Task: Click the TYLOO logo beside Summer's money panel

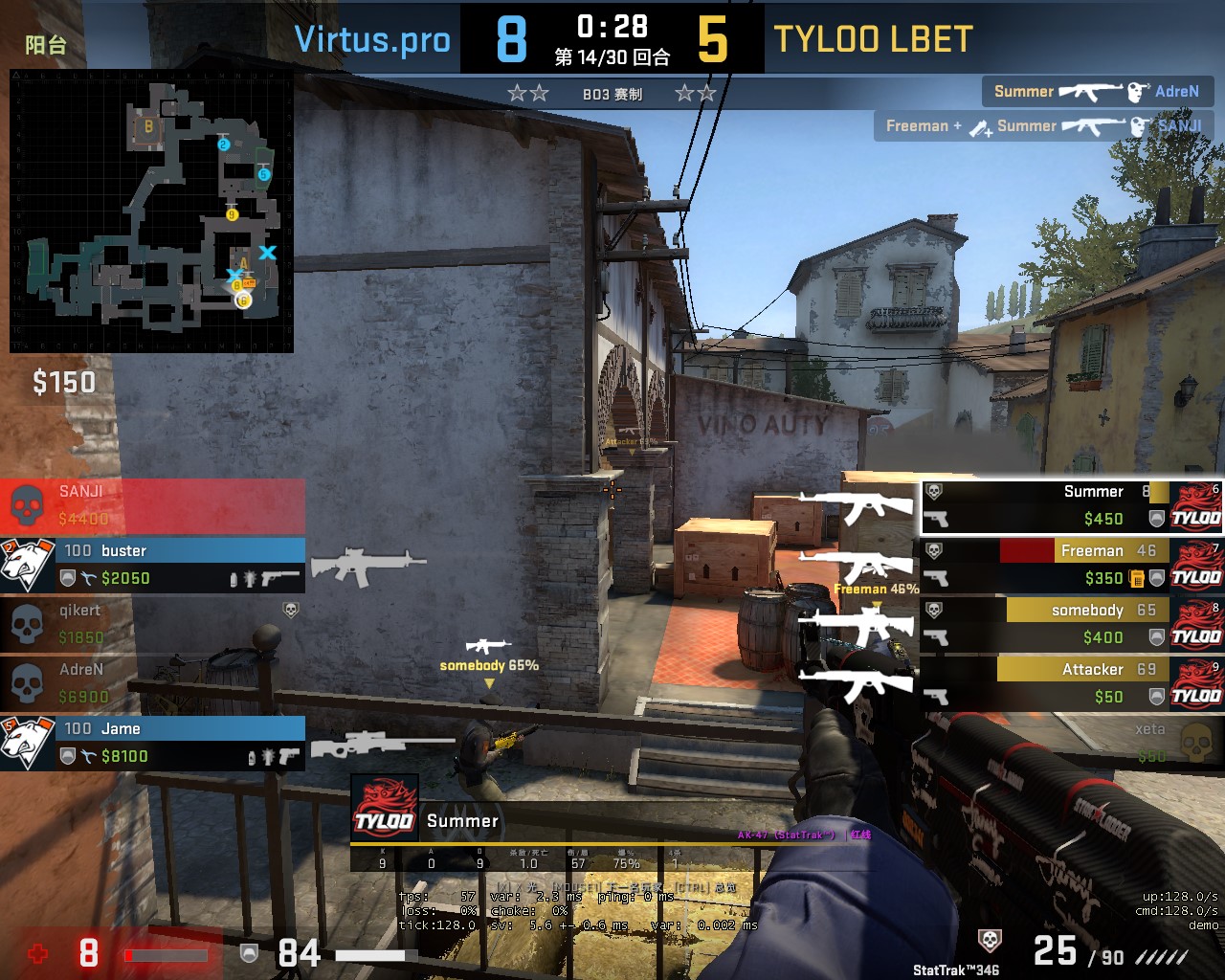Action: (1197, 504)
